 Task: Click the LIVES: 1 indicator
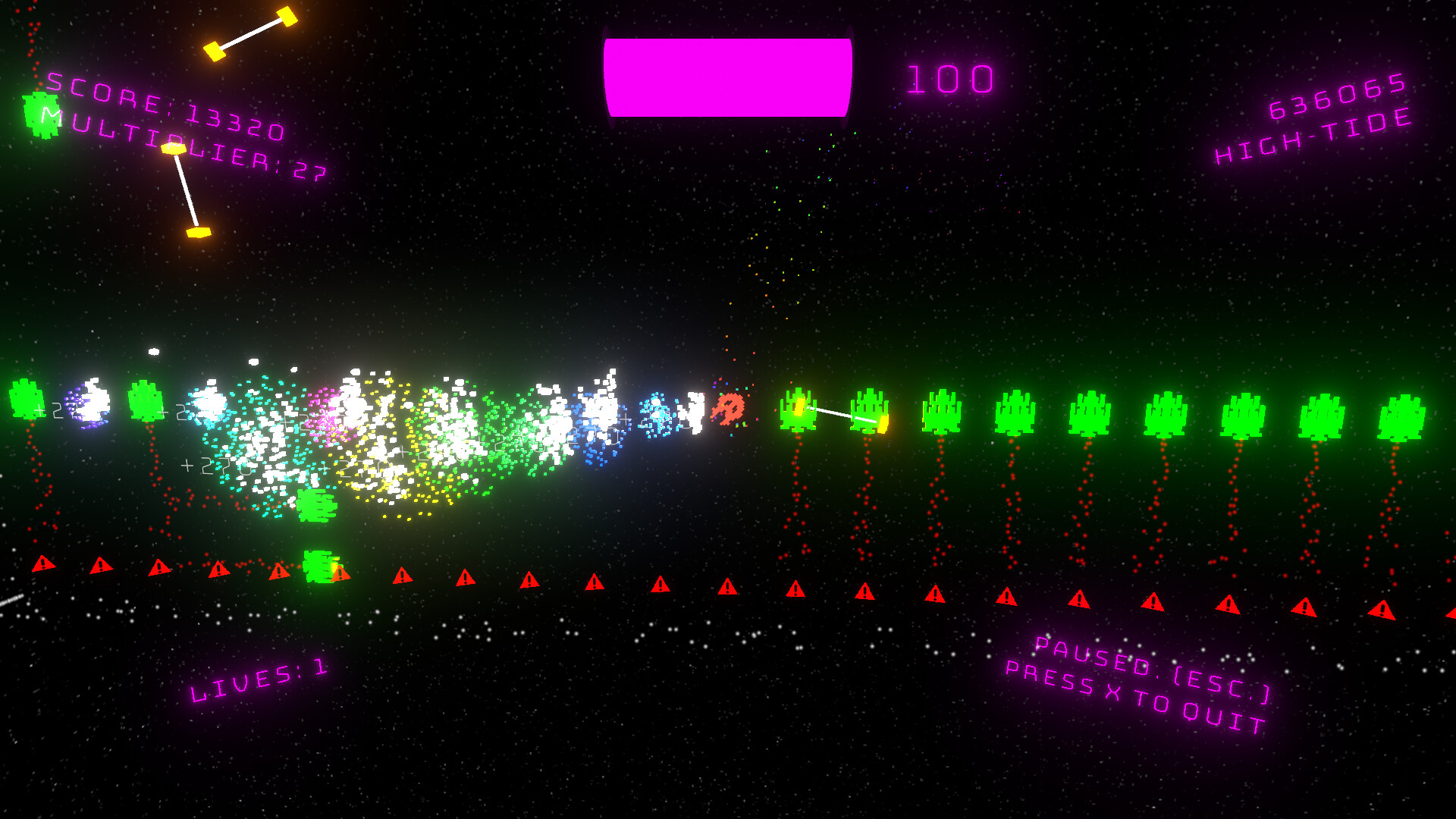[258, 679]
